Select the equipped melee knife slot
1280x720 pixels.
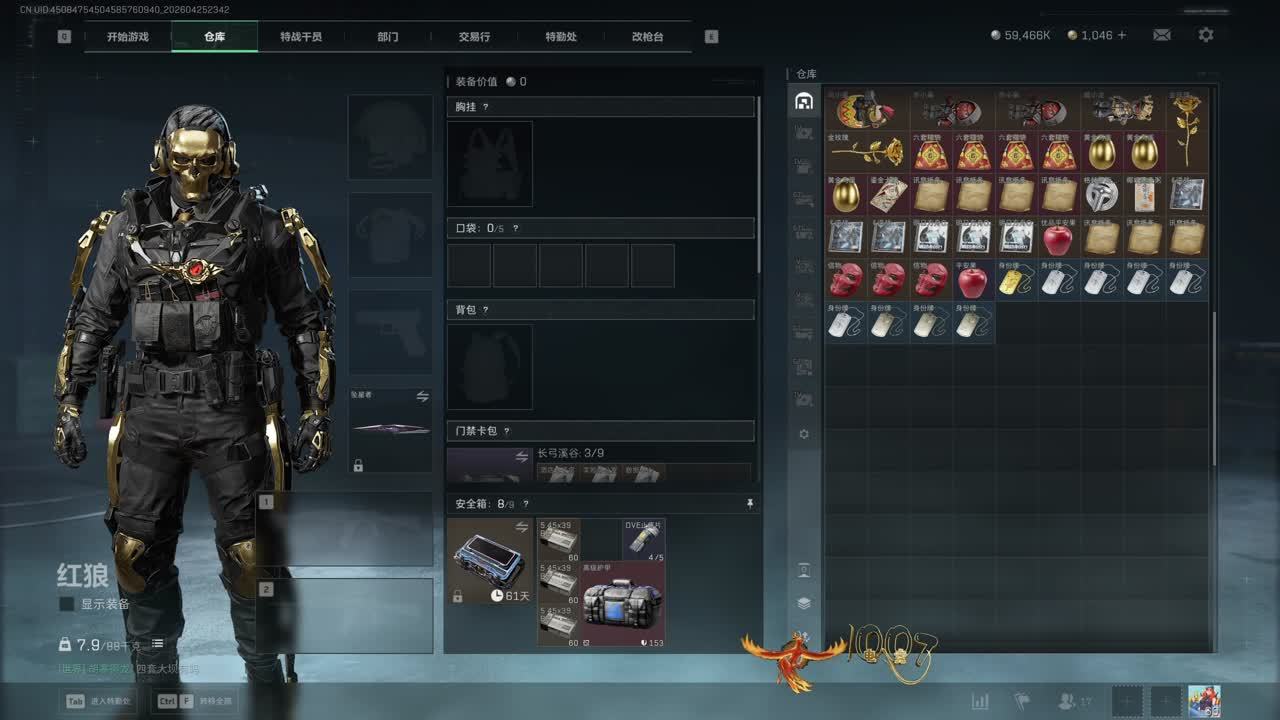click(x=390, y=429)
